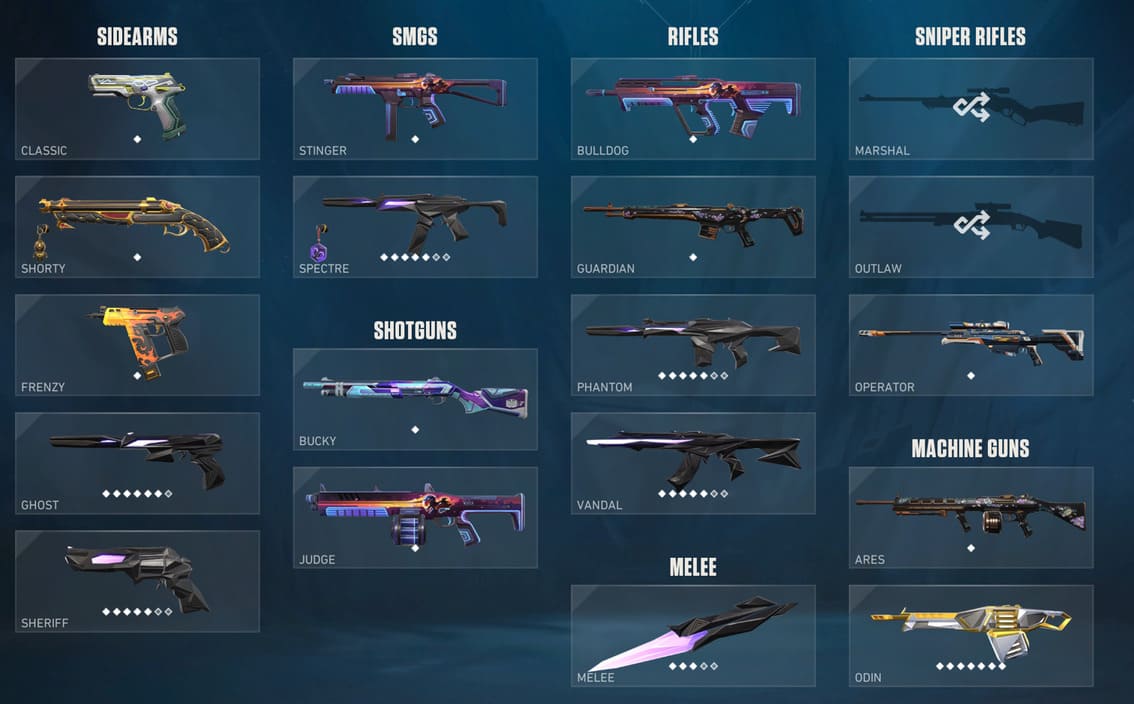1134x704 pixels.
Task: Select the Classic sidearm slot
Action: [x=137, y=108]
